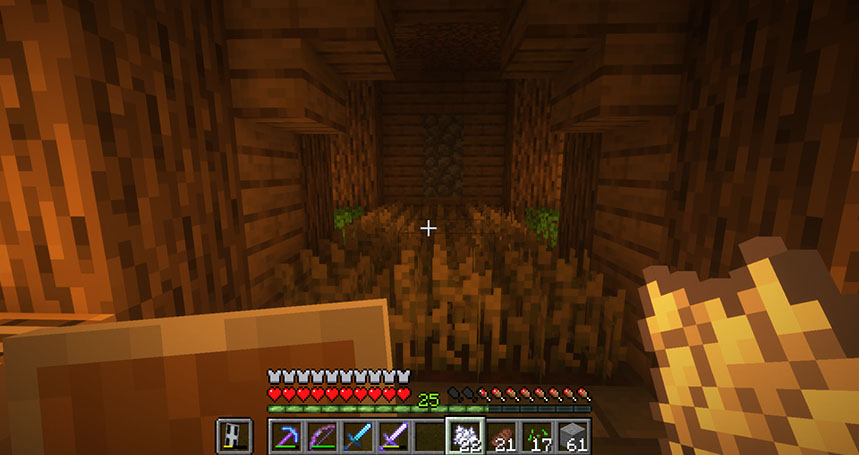Select the stone block stack of 61
Screen dimensions: 859x455
pos(573,437)
